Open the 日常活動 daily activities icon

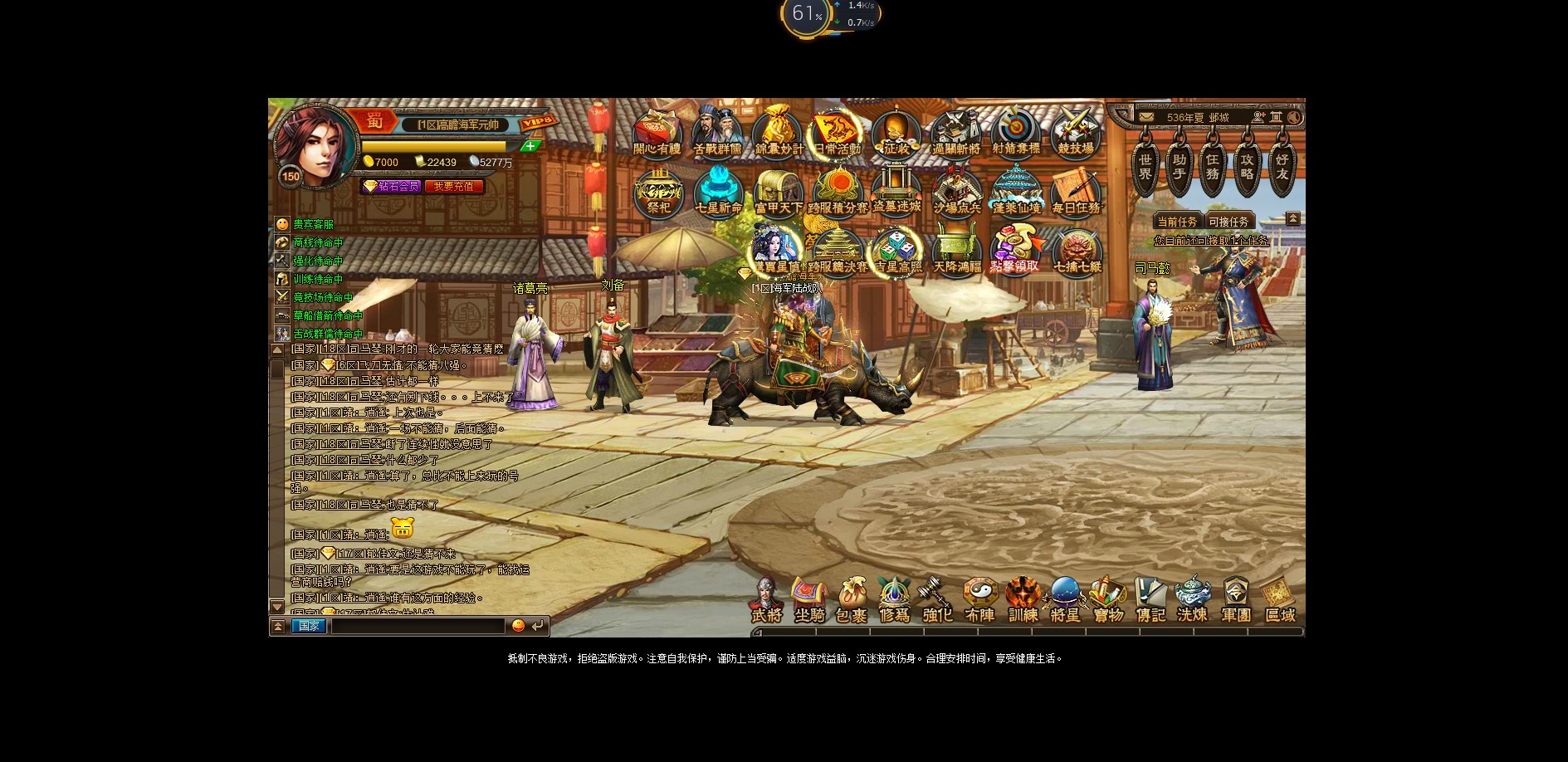click(x=837, y=133)
